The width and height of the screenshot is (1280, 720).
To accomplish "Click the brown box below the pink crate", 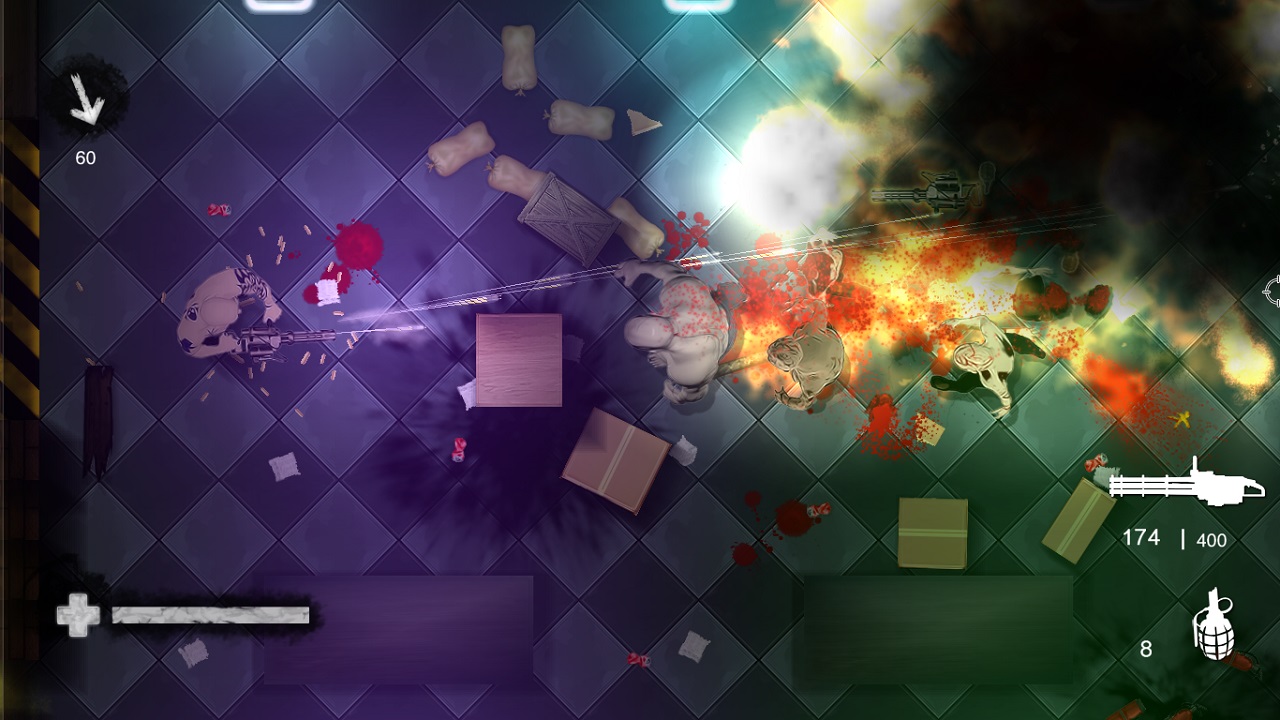I will (x=615, y=455).
